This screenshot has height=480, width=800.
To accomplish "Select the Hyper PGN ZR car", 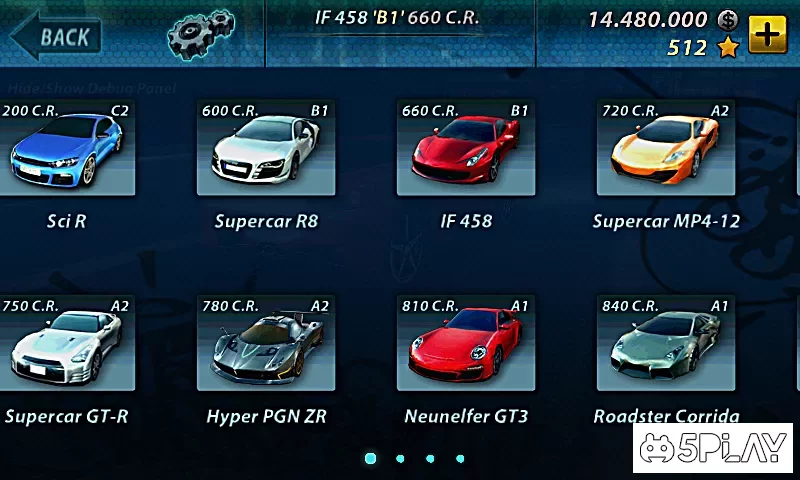I will tap(265, 343).
